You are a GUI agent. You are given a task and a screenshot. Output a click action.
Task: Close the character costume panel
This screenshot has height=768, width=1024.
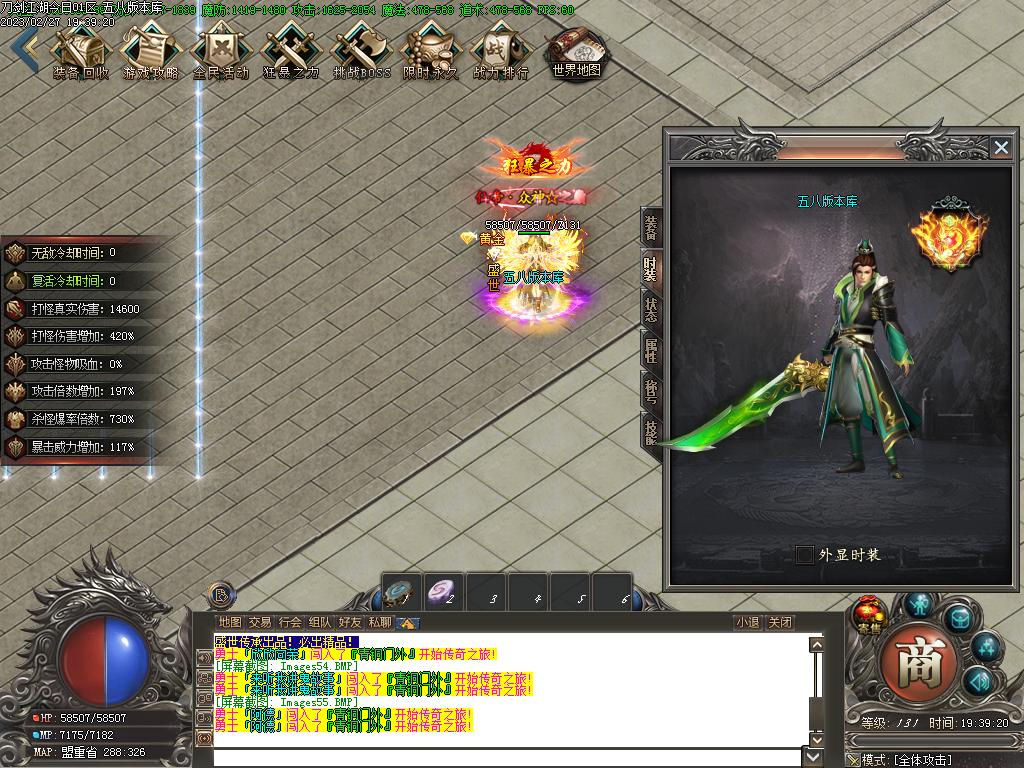pos(1001,148)
